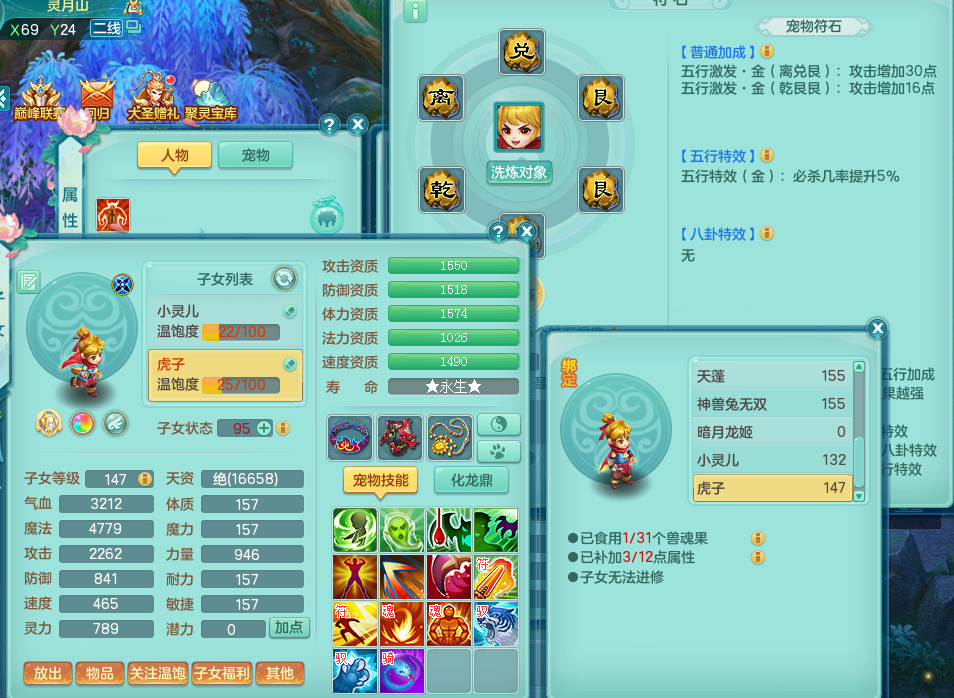Close the bound pet details panel
The width and height of the screenshot is (954, 698).
(877, 328)
